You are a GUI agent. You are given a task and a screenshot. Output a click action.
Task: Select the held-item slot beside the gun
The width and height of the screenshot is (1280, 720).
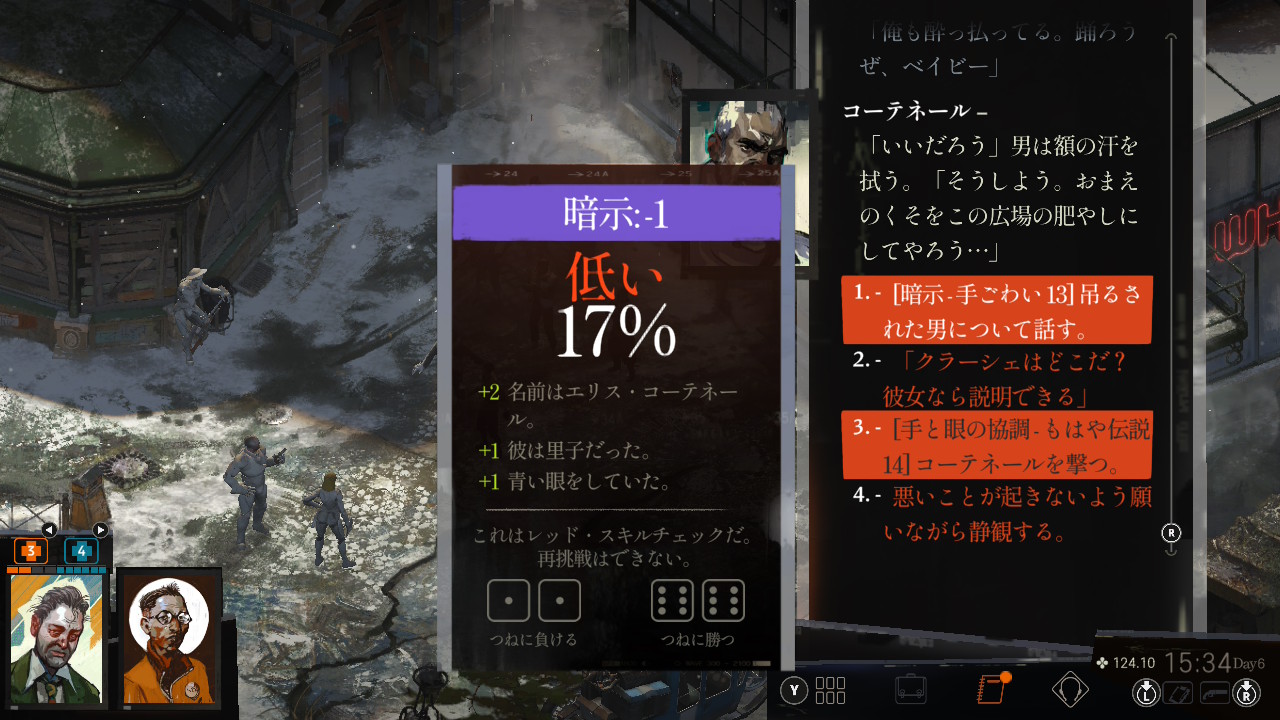[x=1179, y=692]
